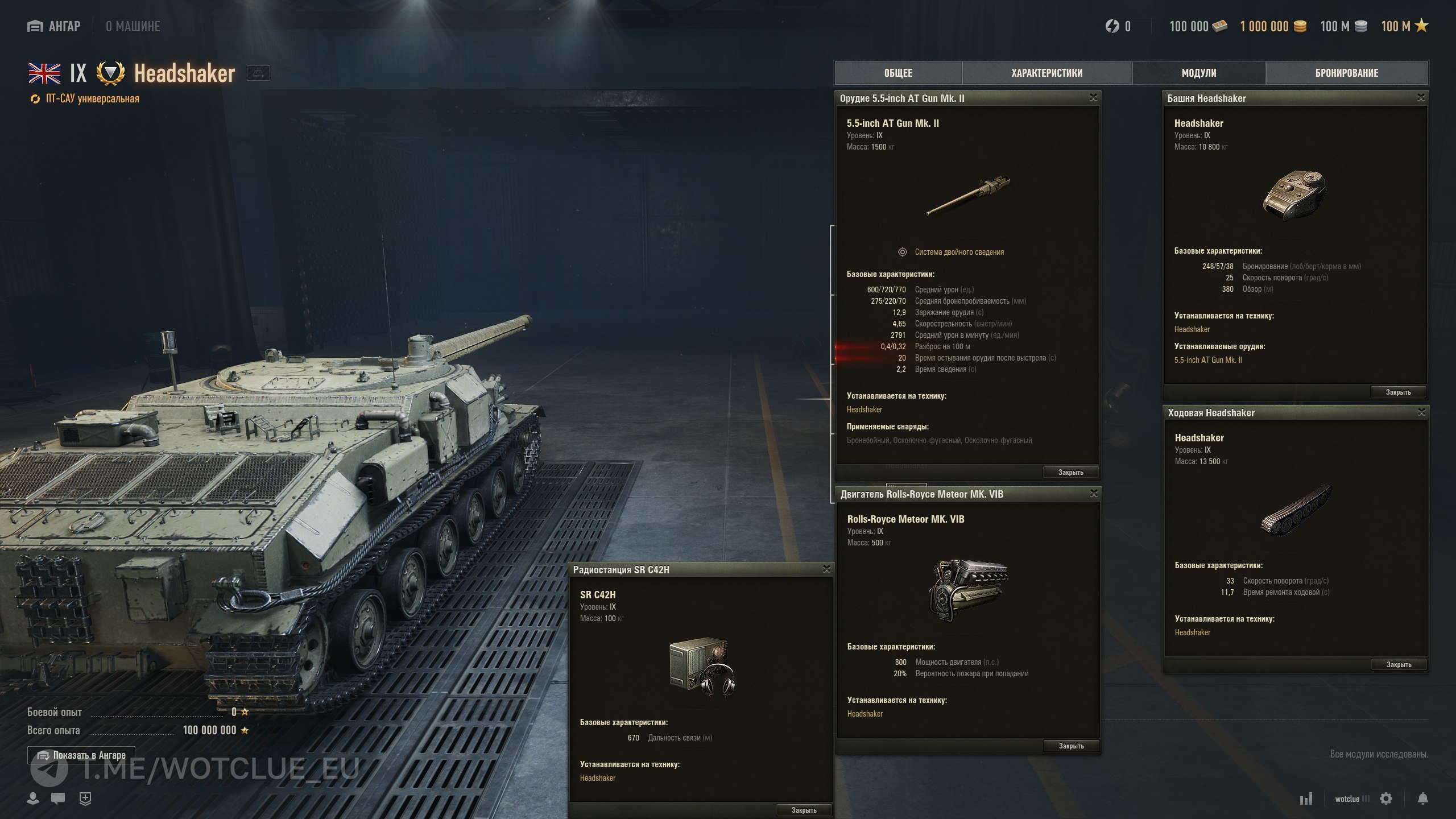Click Закрыть in the radio panel
Image resolution: width=1456 pixels, height=819 pixels.
click(x=804, y=810)
